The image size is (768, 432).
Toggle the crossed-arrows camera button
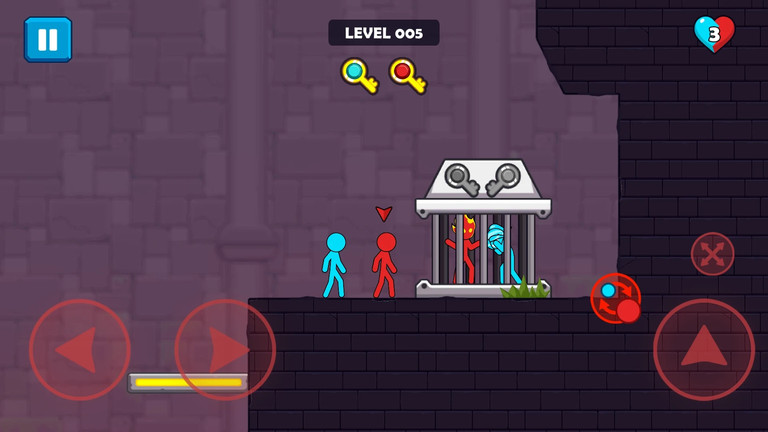click(712, 254)
